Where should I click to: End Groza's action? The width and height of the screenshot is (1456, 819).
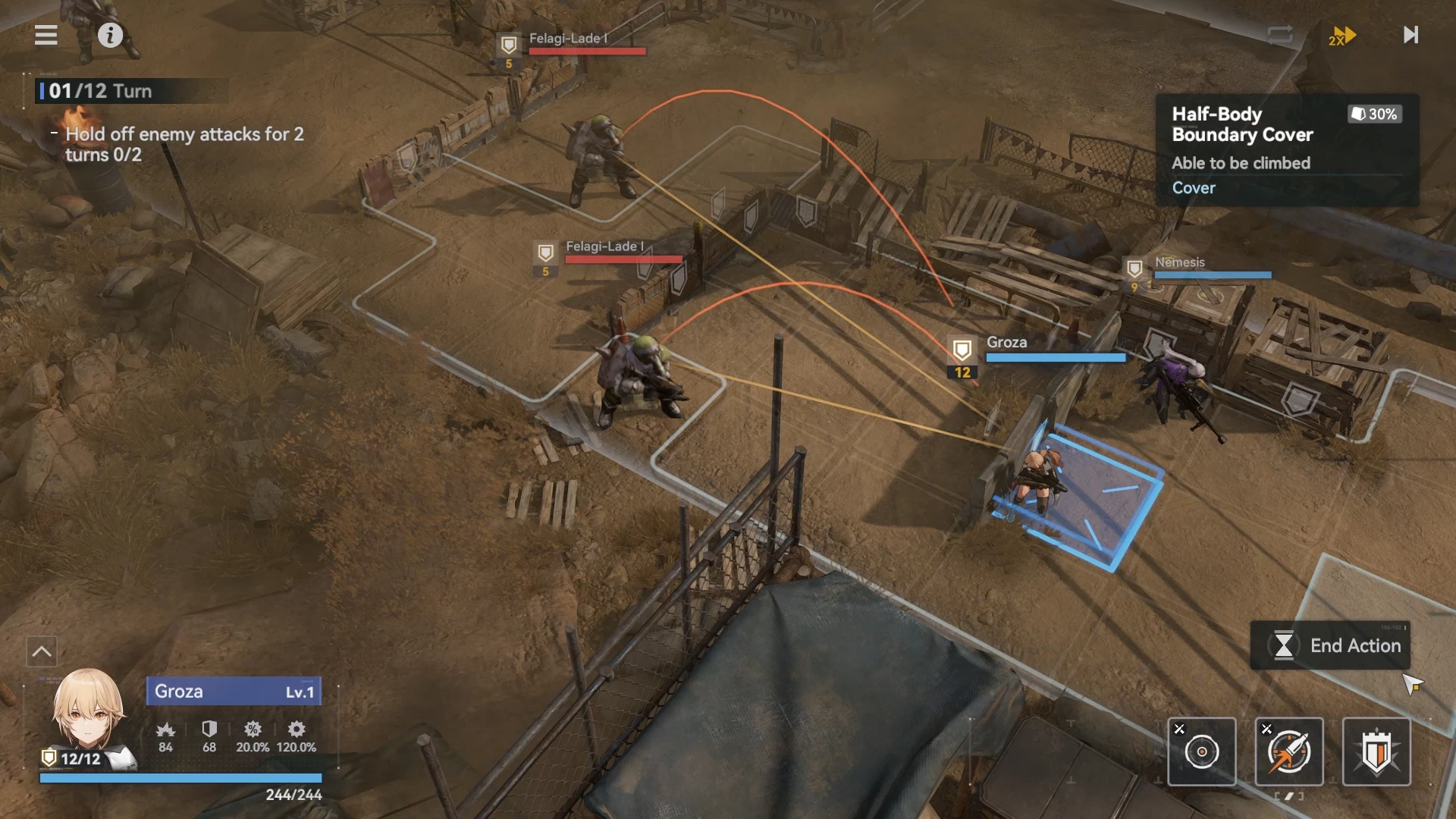click(x=1332, y=645)
